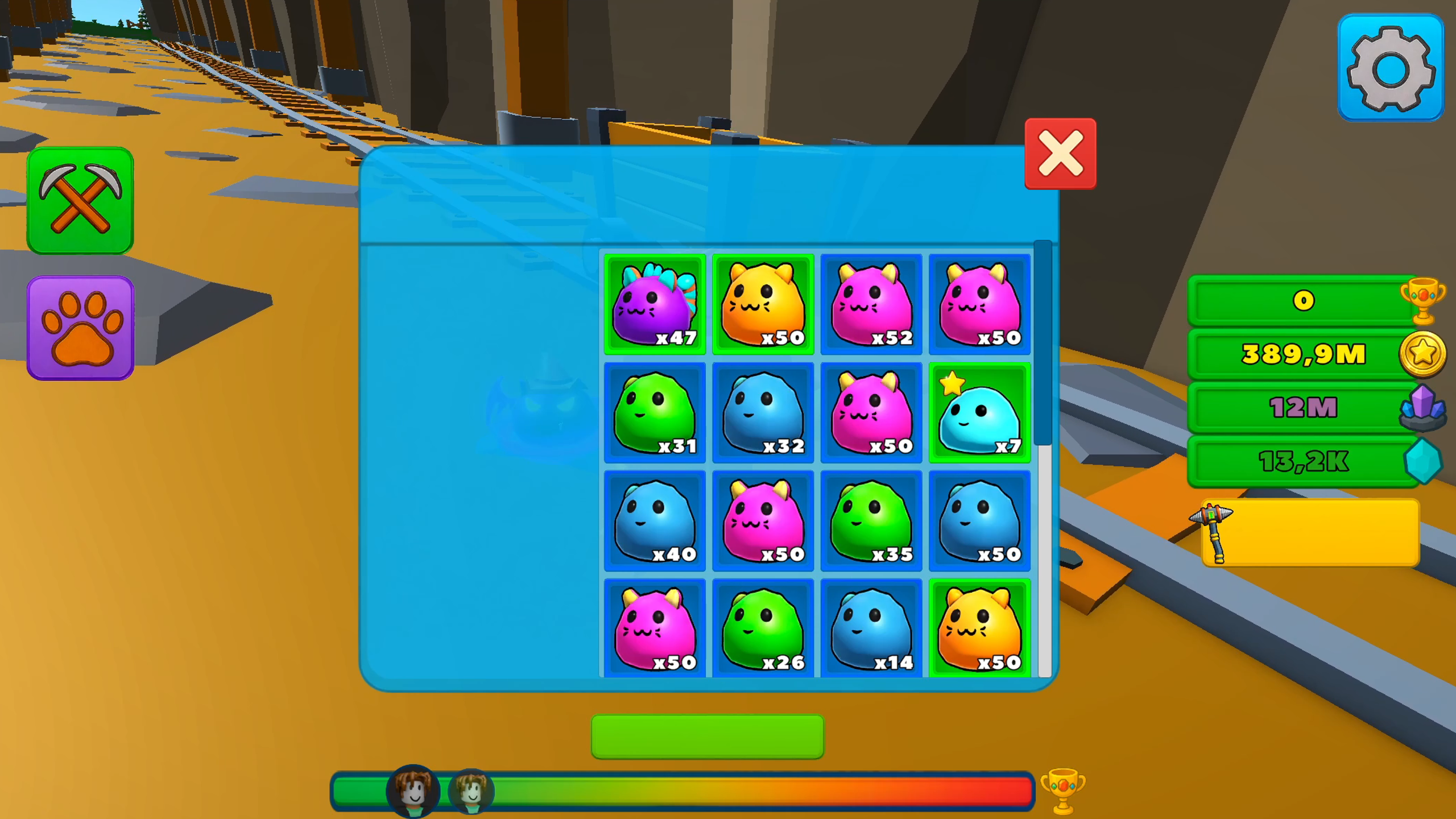Close the pet inventory window
The width and height of the screenshot is (1456, 819).
pyautogui.click(x=1060, y=155)
